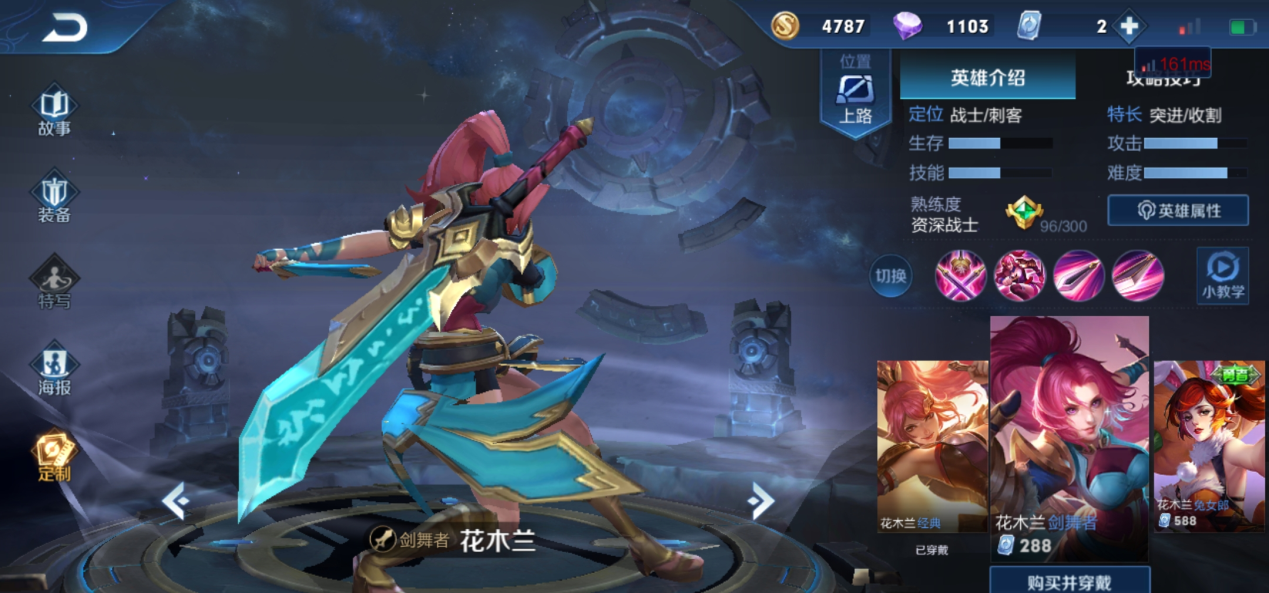Click the 切换 switch button
This screenshot has height=593, width=1269.
[890, 276]
